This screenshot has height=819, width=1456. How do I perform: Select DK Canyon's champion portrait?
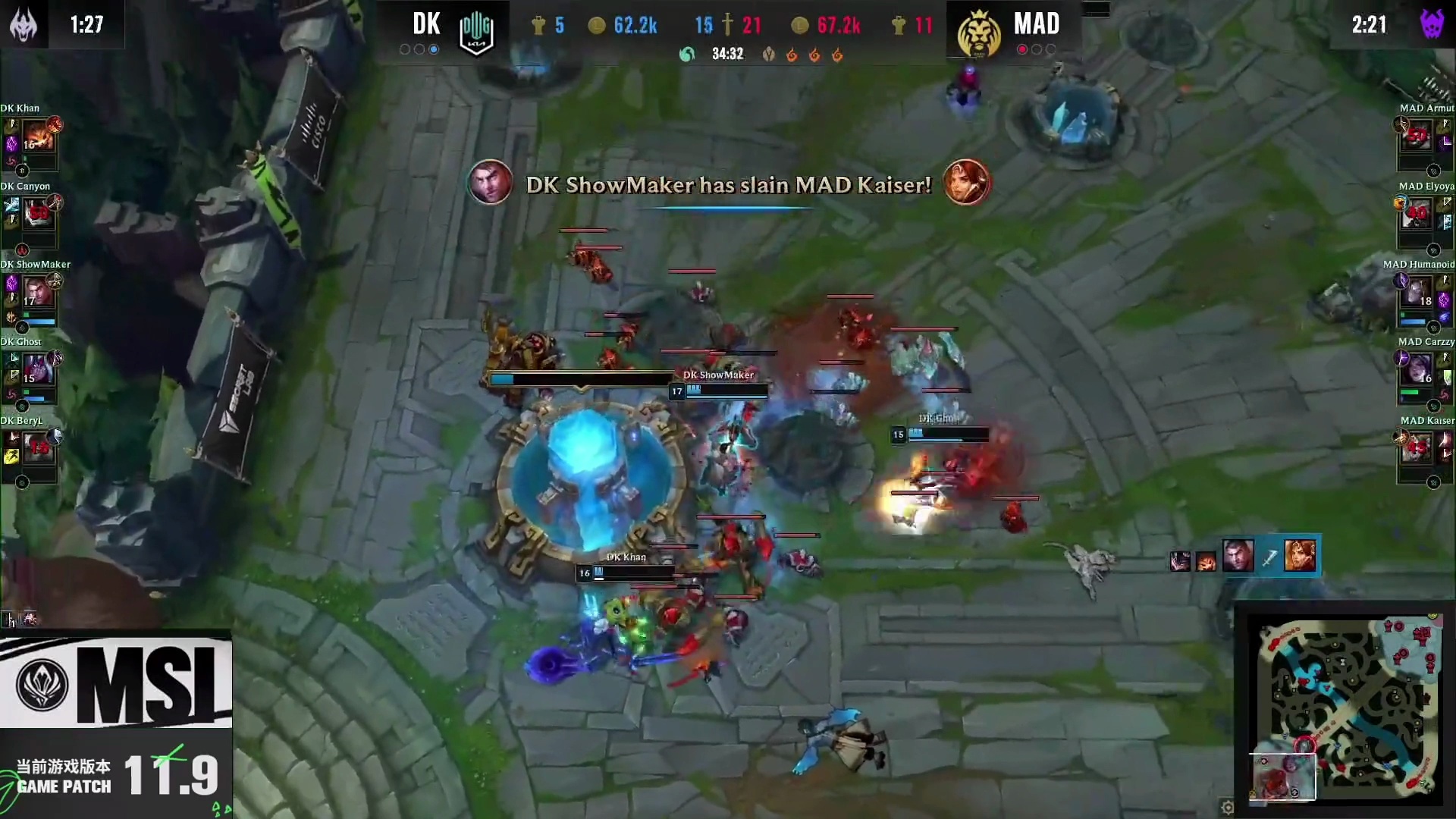point(38,215)
